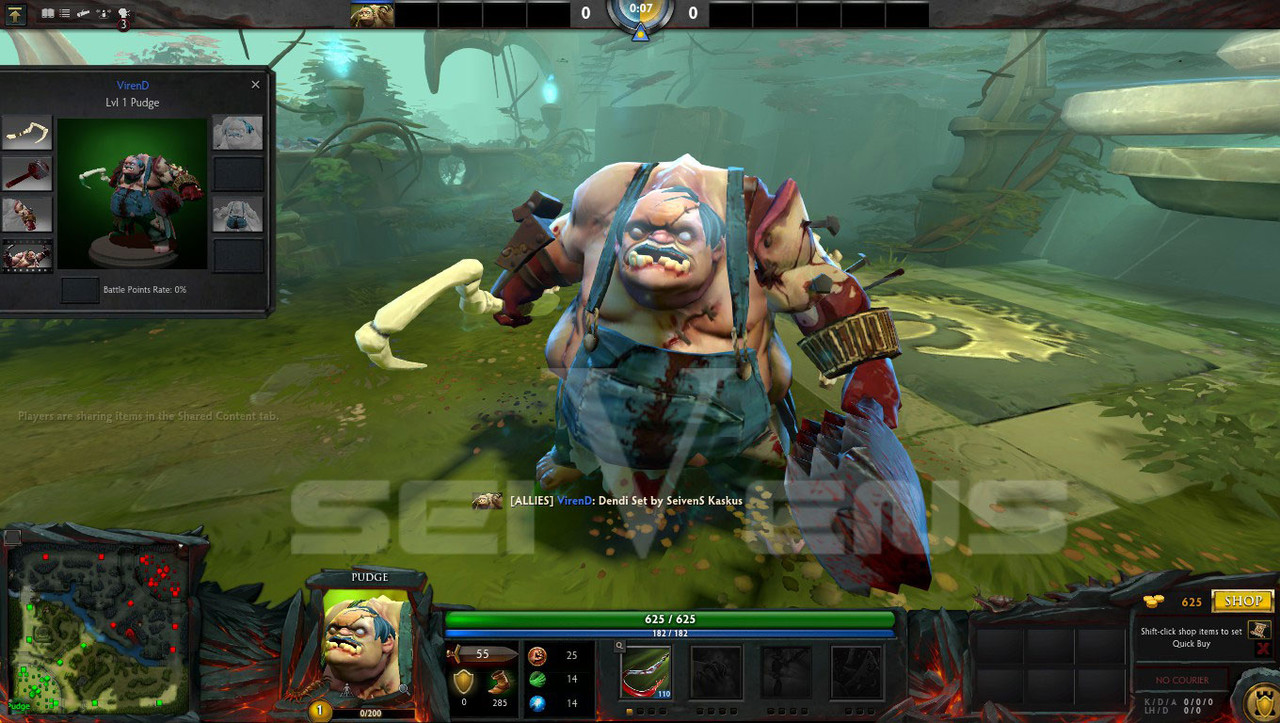This screenshot has width=1280, height=723.
Task: Clear Quick Buy with the red X
Action: click(1262, 649)
